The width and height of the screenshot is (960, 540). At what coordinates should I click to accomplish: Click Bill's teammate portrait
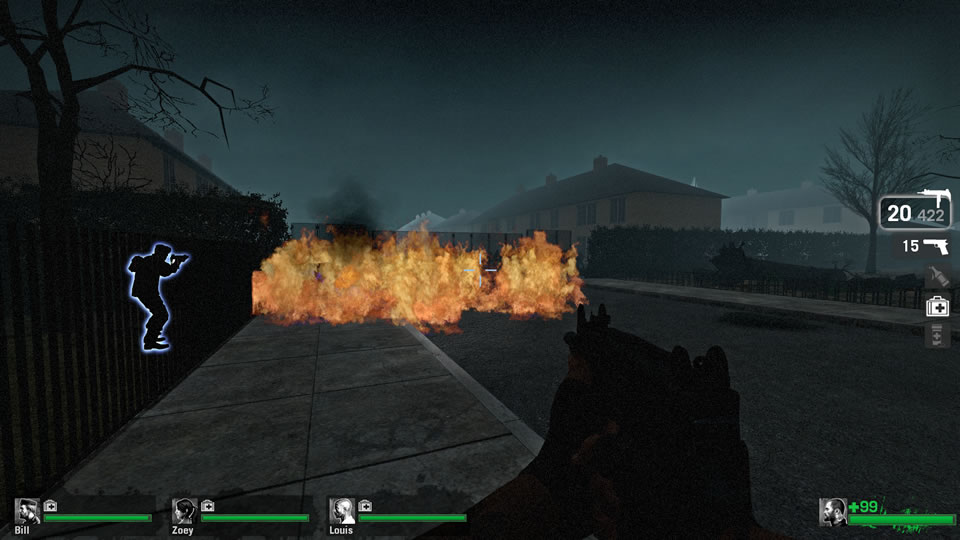(x=27, y=511)
